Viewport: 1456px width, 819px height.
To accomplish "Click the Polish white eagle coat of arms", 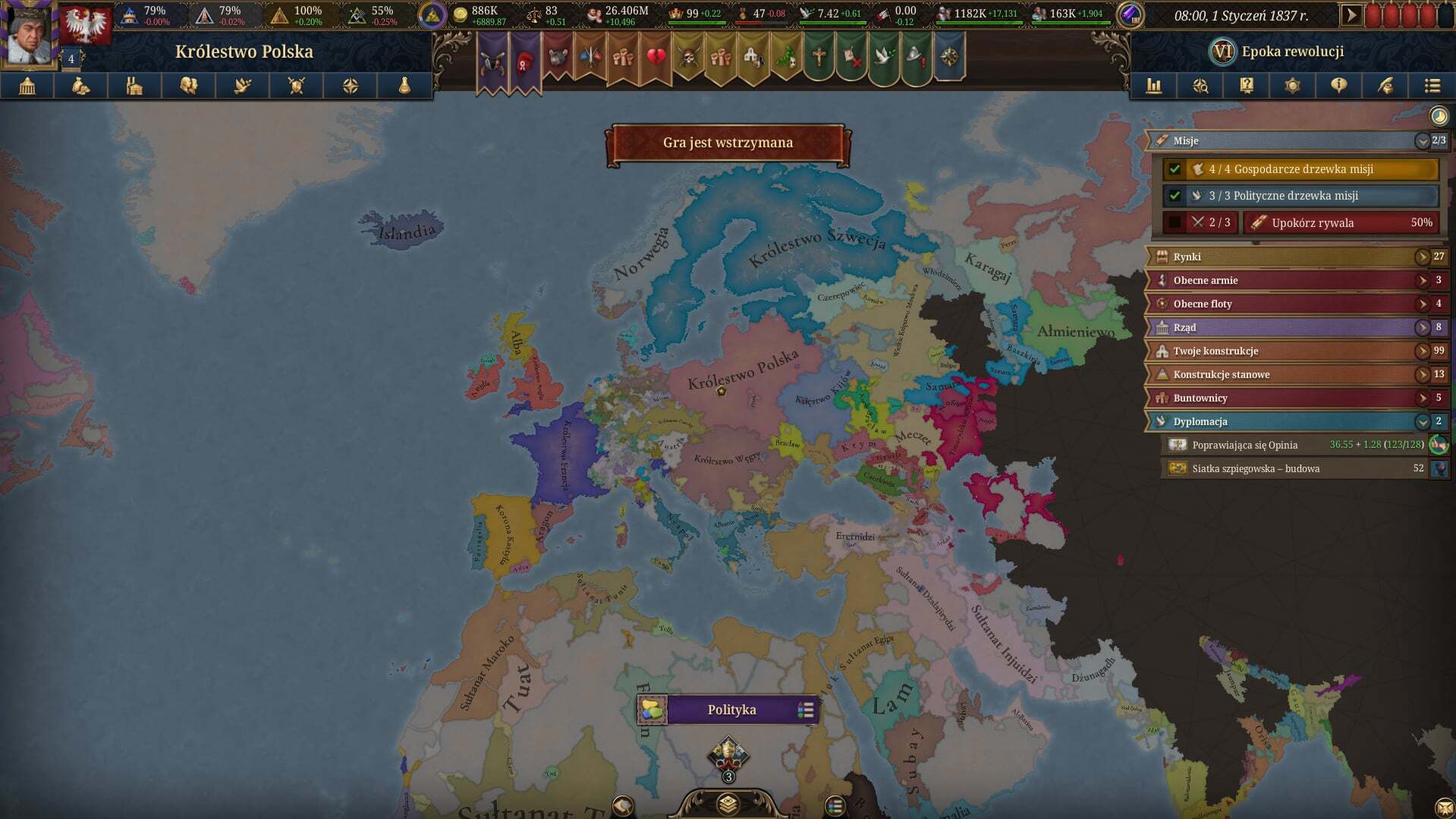I will pyautogui.click(x=85, y=24).
